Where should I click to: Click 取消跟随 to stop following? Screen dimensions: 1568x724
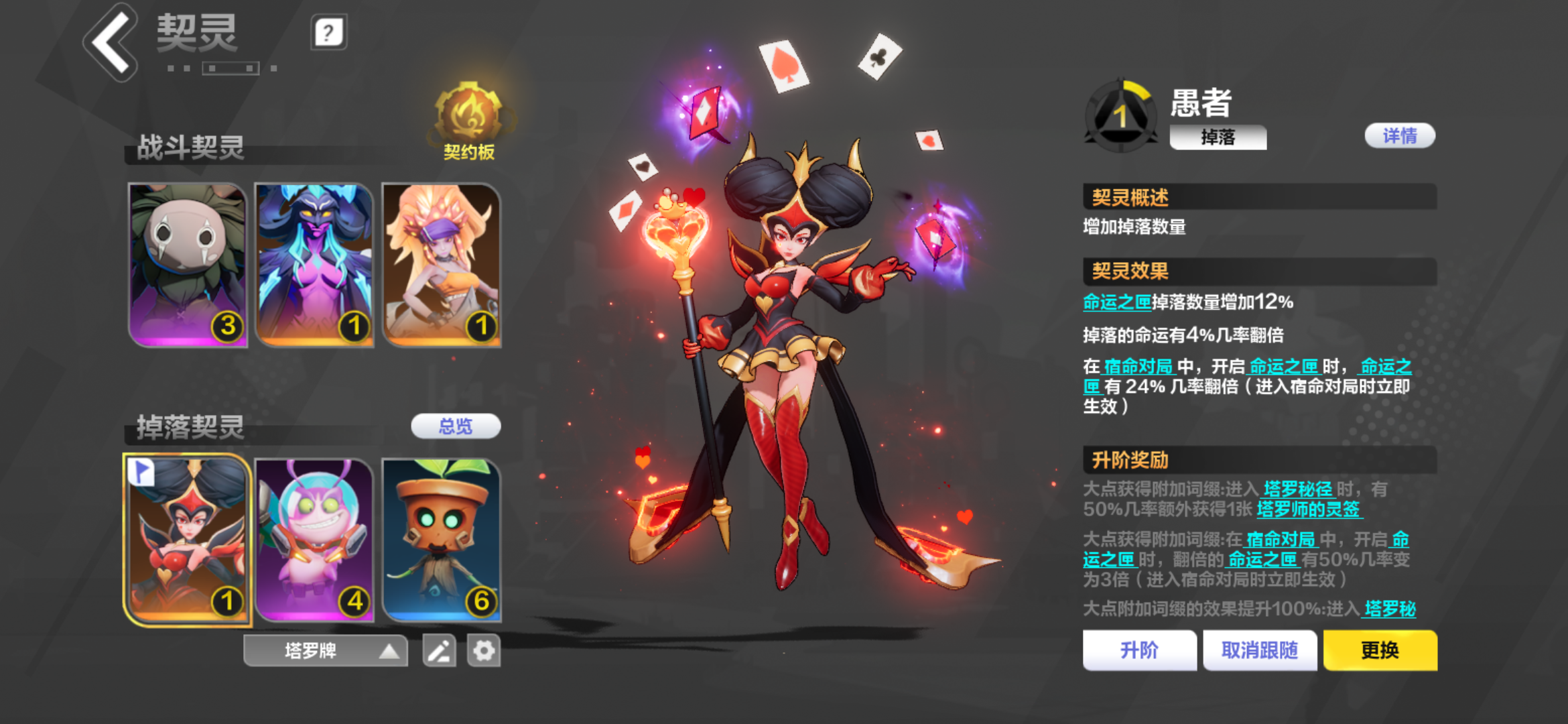1260,650
